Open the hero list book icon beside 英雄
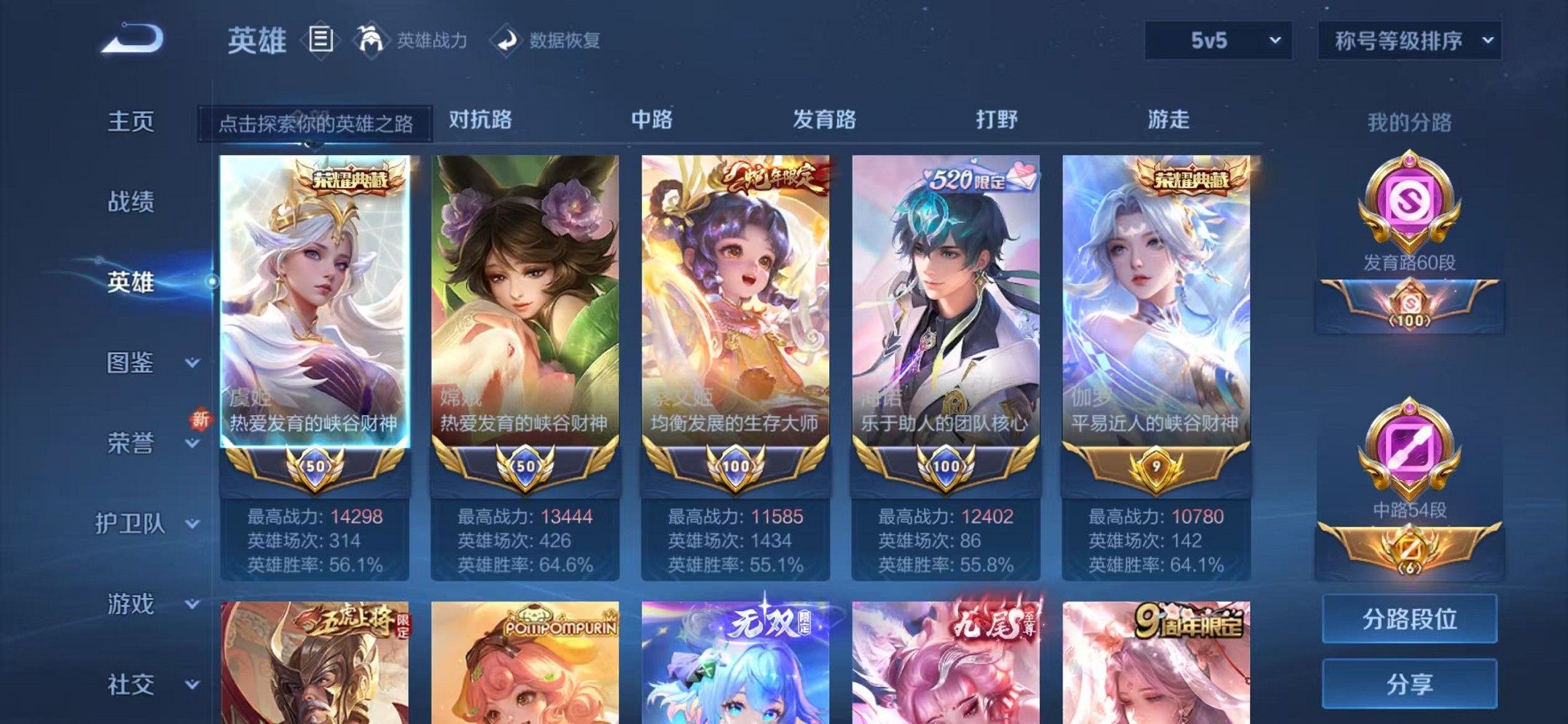 click(x=319, y=40)
